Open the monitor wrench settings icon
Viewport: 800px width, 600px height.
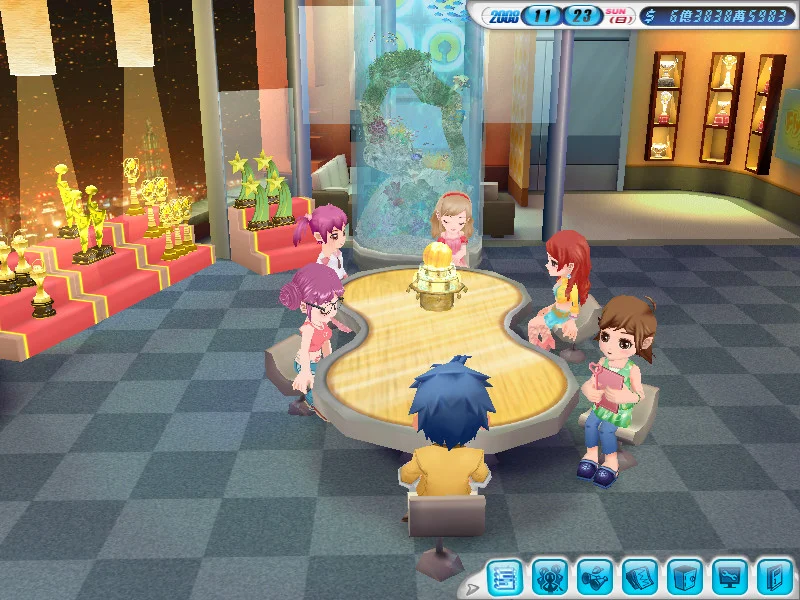click(x=730, y=577)
